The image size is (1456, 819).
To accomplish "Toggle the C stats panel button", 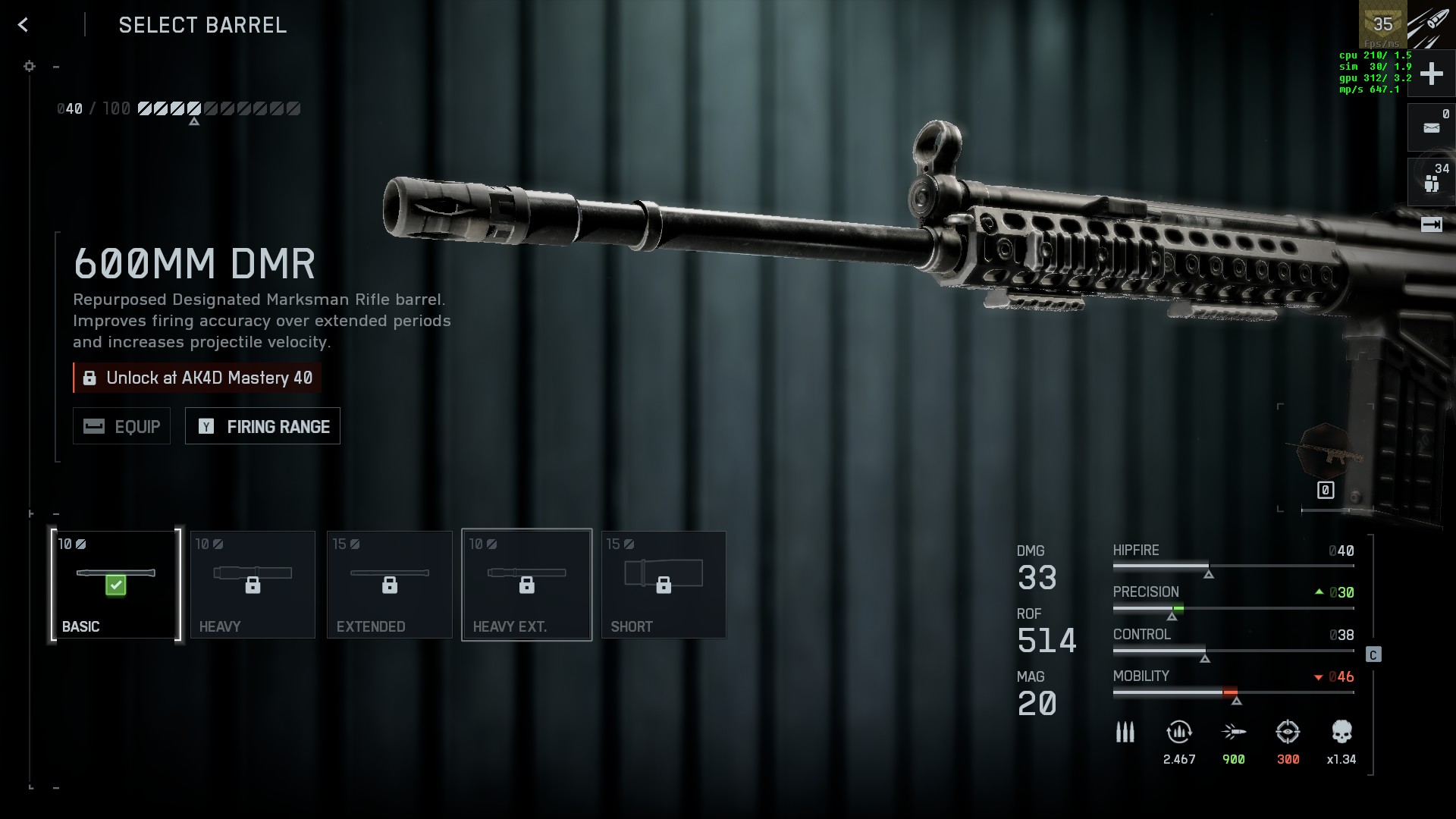I will (x=1373, y=654).
